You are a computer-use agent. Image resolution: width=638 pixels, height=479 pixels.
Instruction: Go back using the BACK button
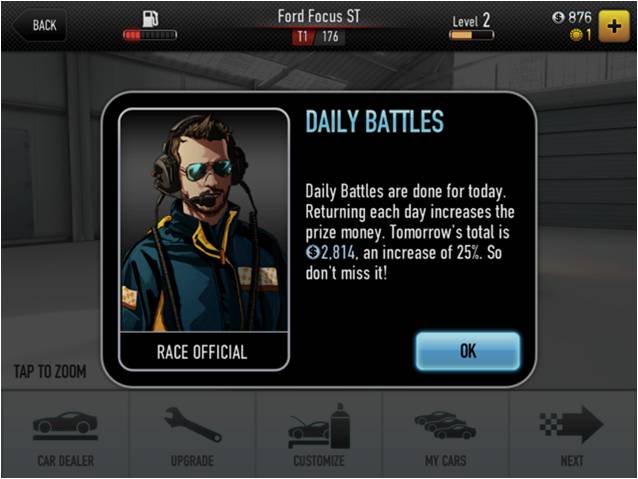[39, 25]
